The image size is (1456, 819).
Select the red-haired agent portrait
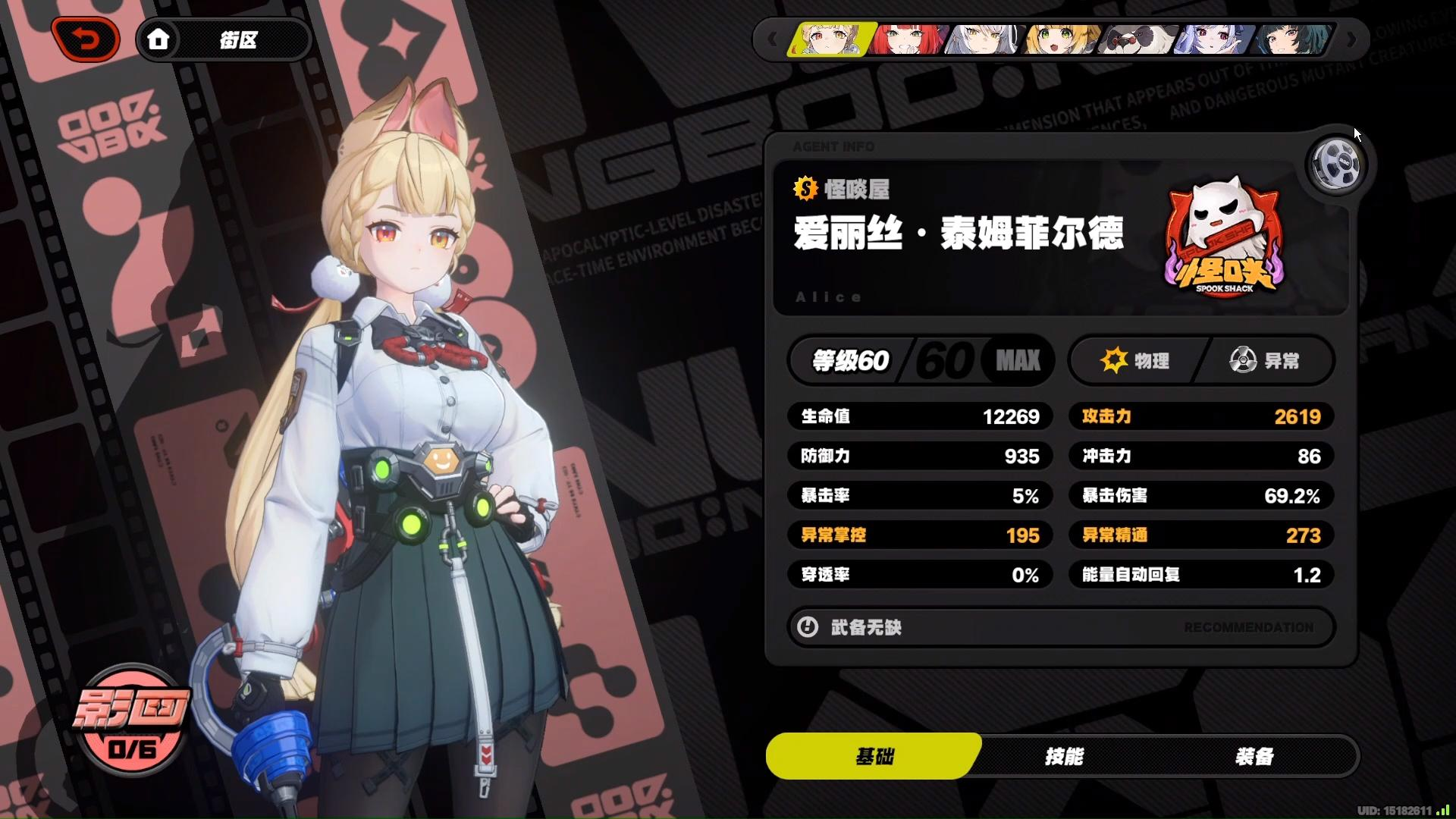point(907,39)
